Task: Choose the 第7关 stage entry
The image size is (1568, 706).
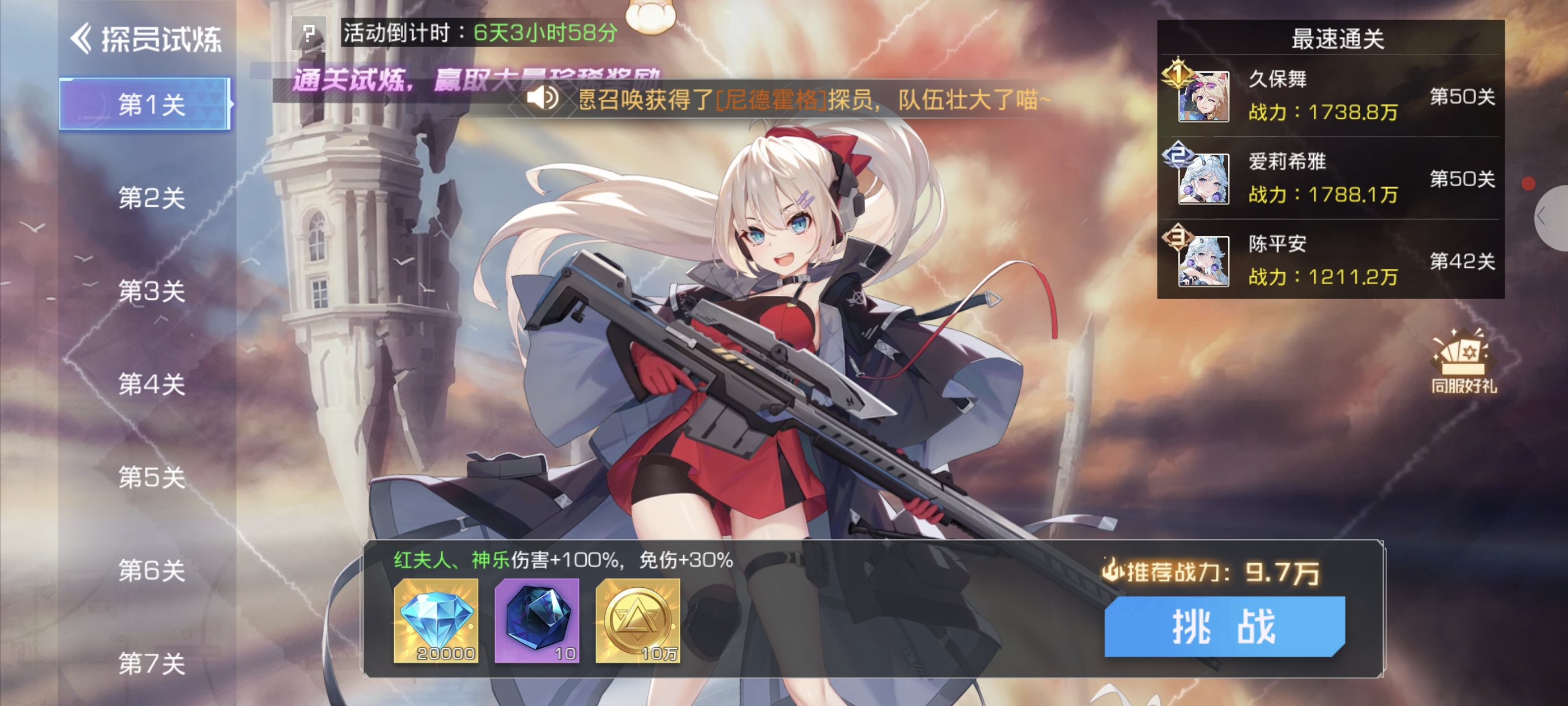Action: (151, 663)
